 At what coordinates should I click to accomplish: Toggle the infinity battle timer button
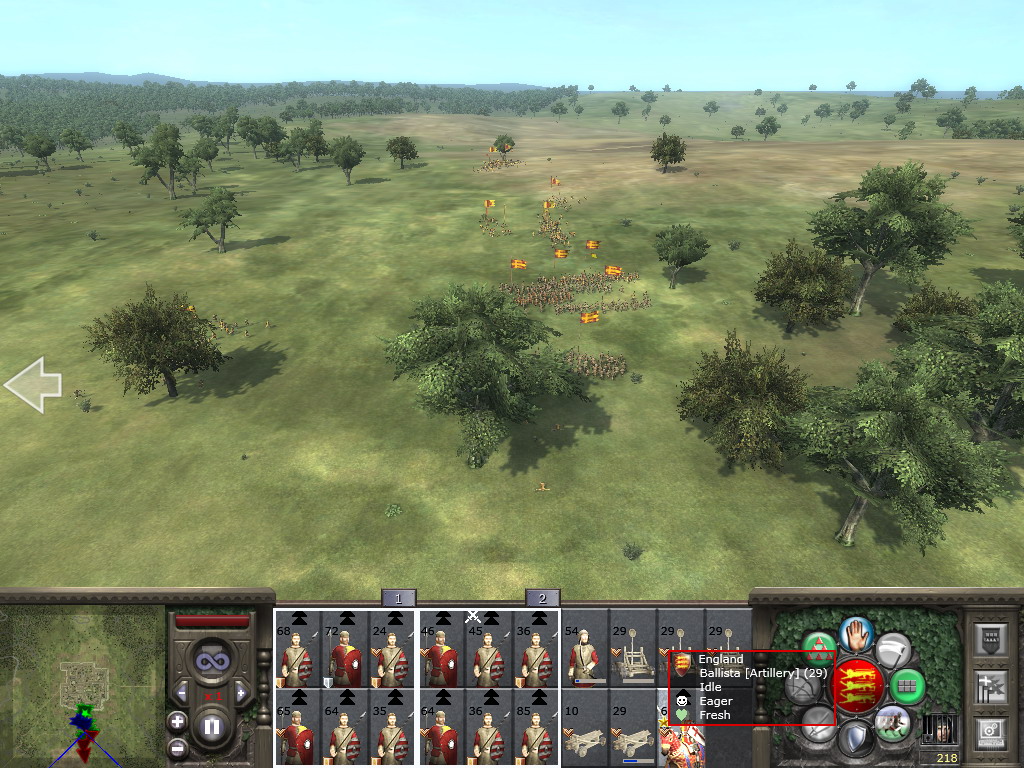(x=211, y=661)
